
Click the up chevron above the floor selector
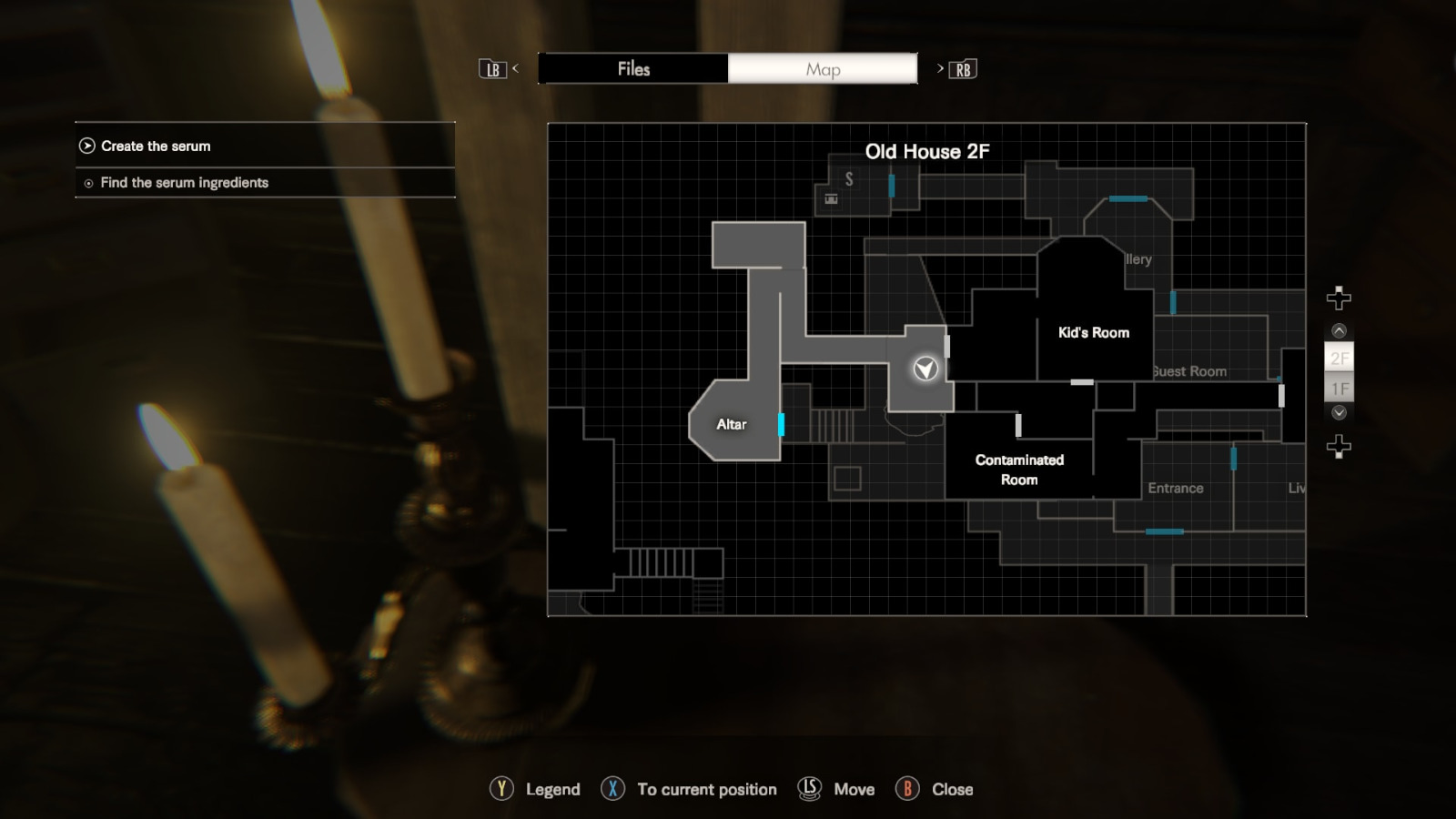1337,329
